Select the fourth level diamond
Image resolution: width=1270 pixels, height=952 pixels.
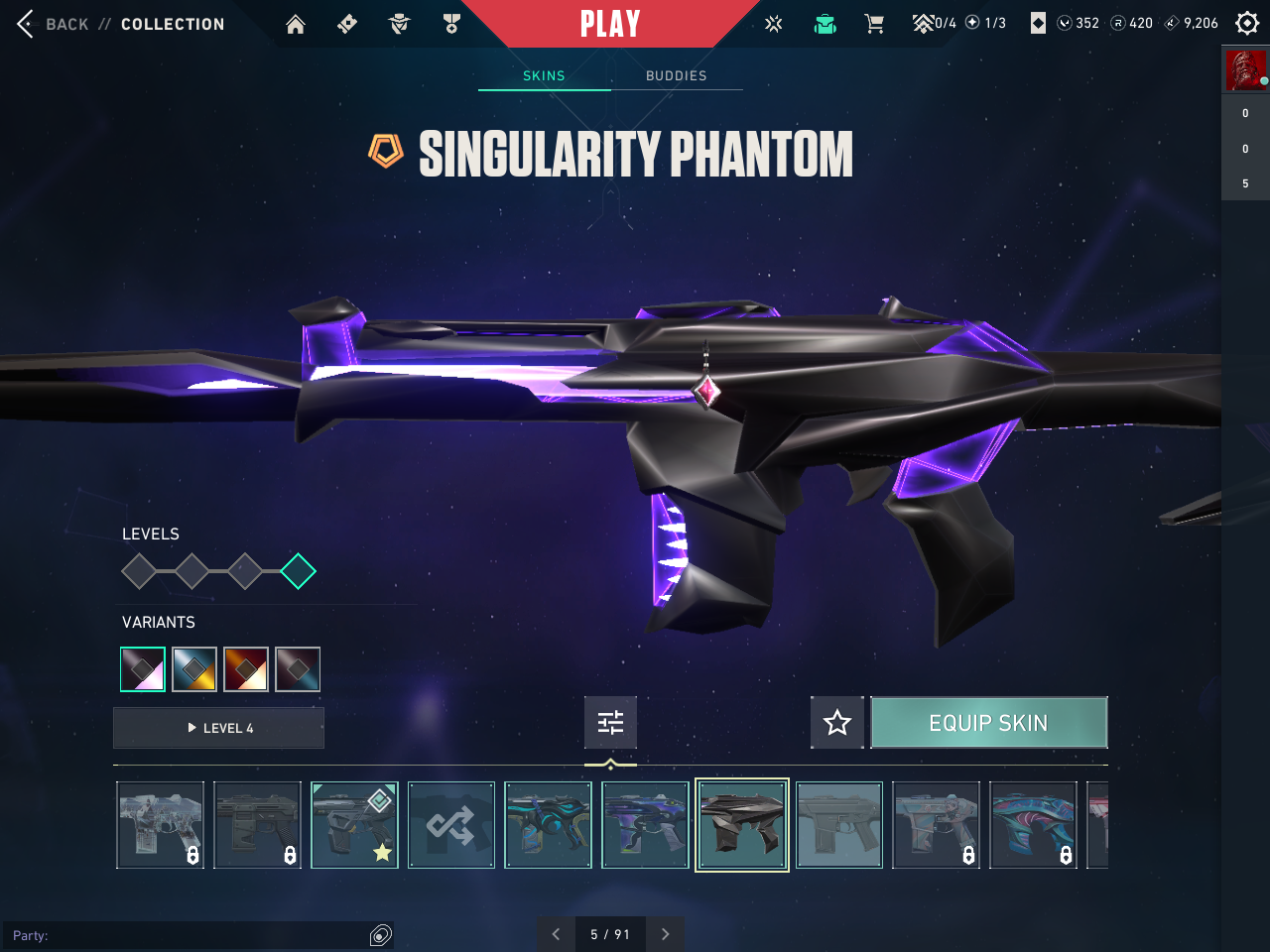coord(298,571)
